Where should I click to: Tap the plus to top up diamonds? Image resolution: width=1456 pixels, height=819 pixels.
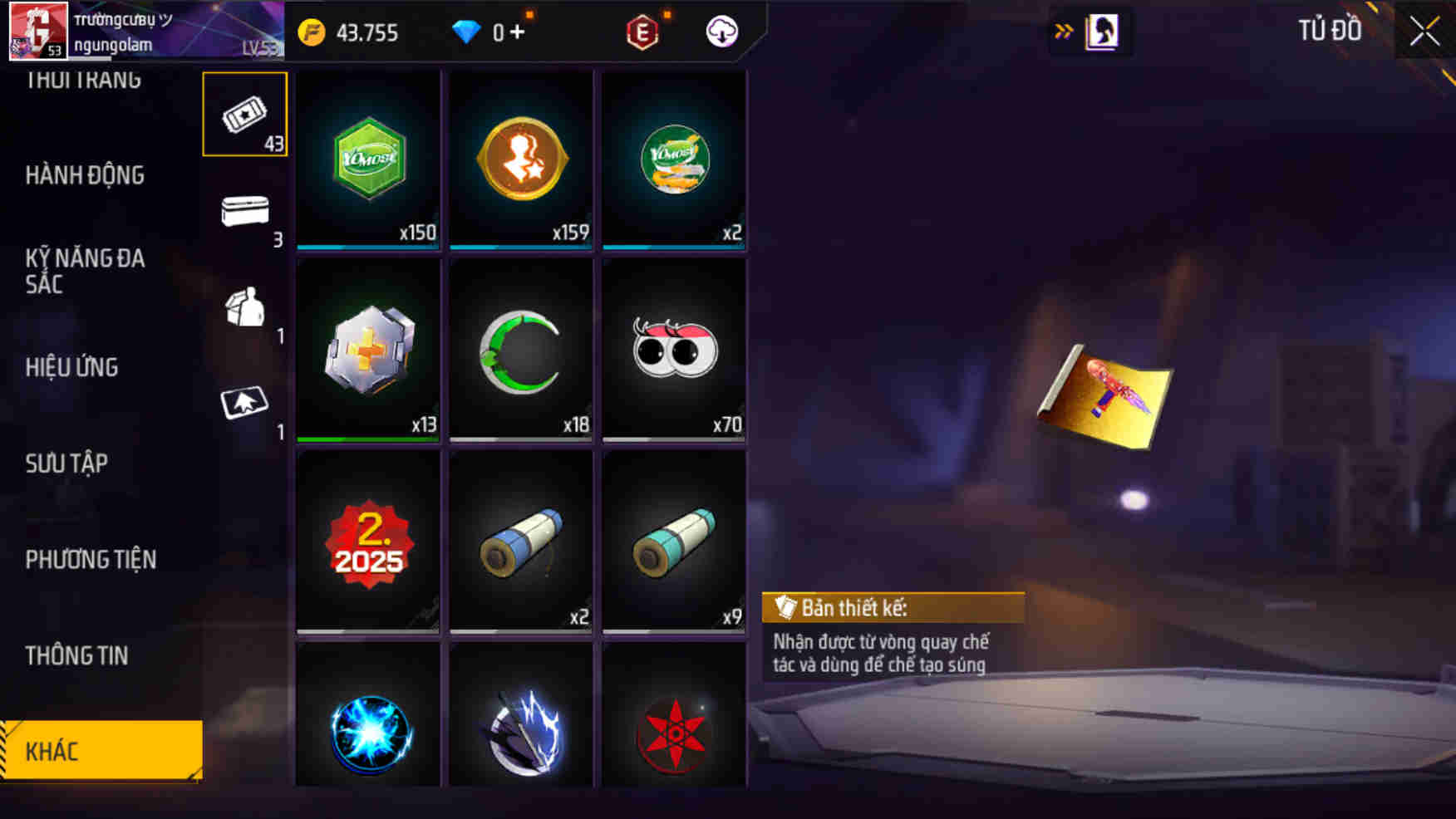516,33
